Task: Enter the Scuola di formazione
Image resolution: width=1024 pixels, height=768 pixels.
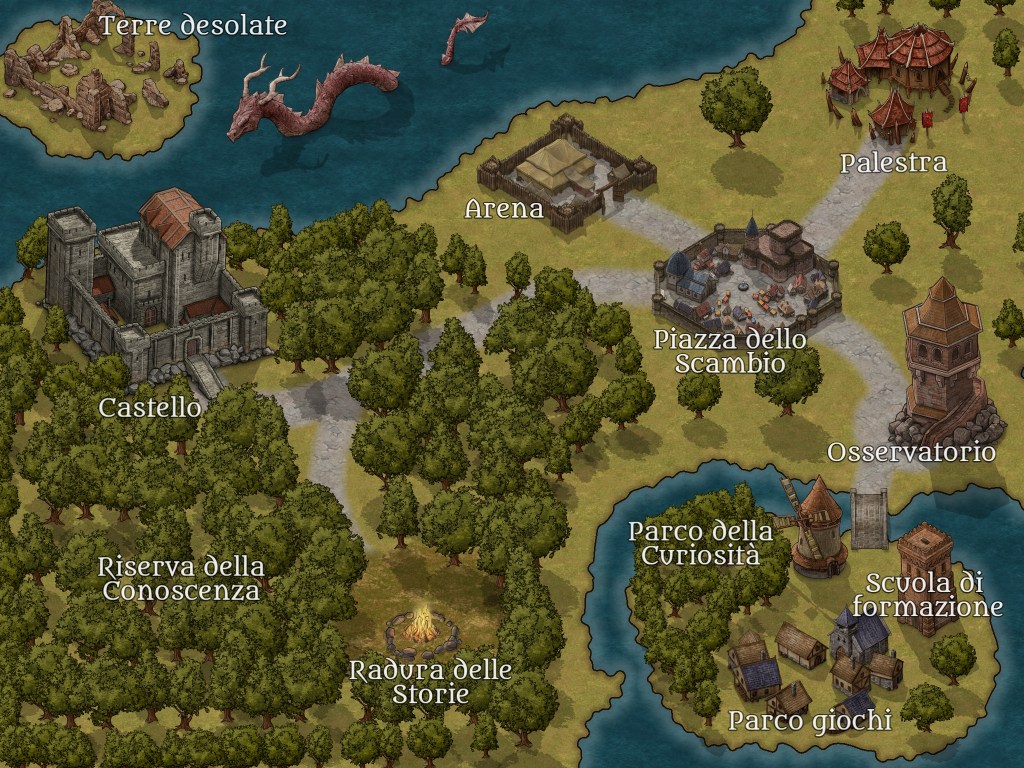Action: coord(924,578)
